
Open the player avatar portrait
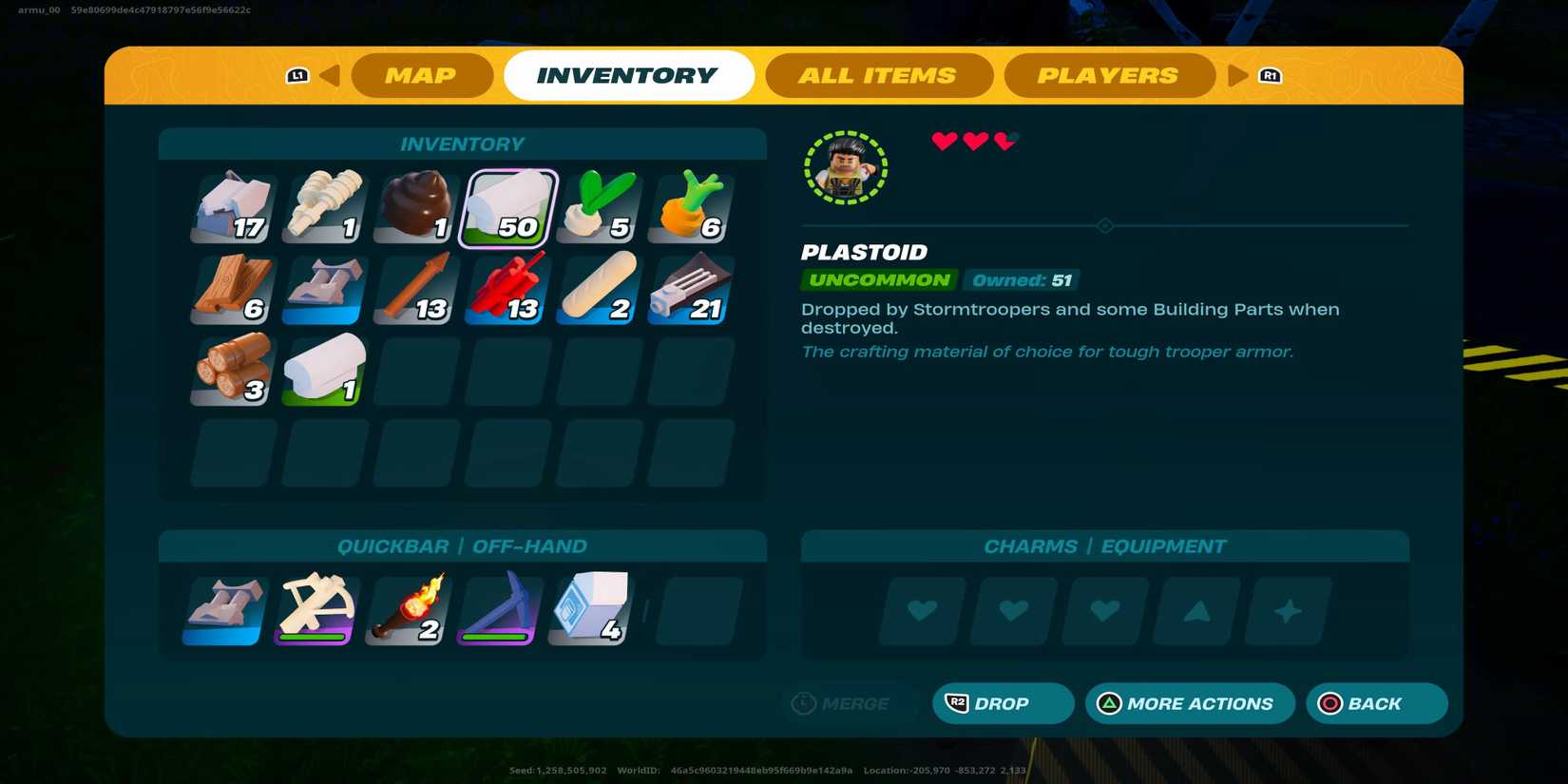[x=845, y=168]
